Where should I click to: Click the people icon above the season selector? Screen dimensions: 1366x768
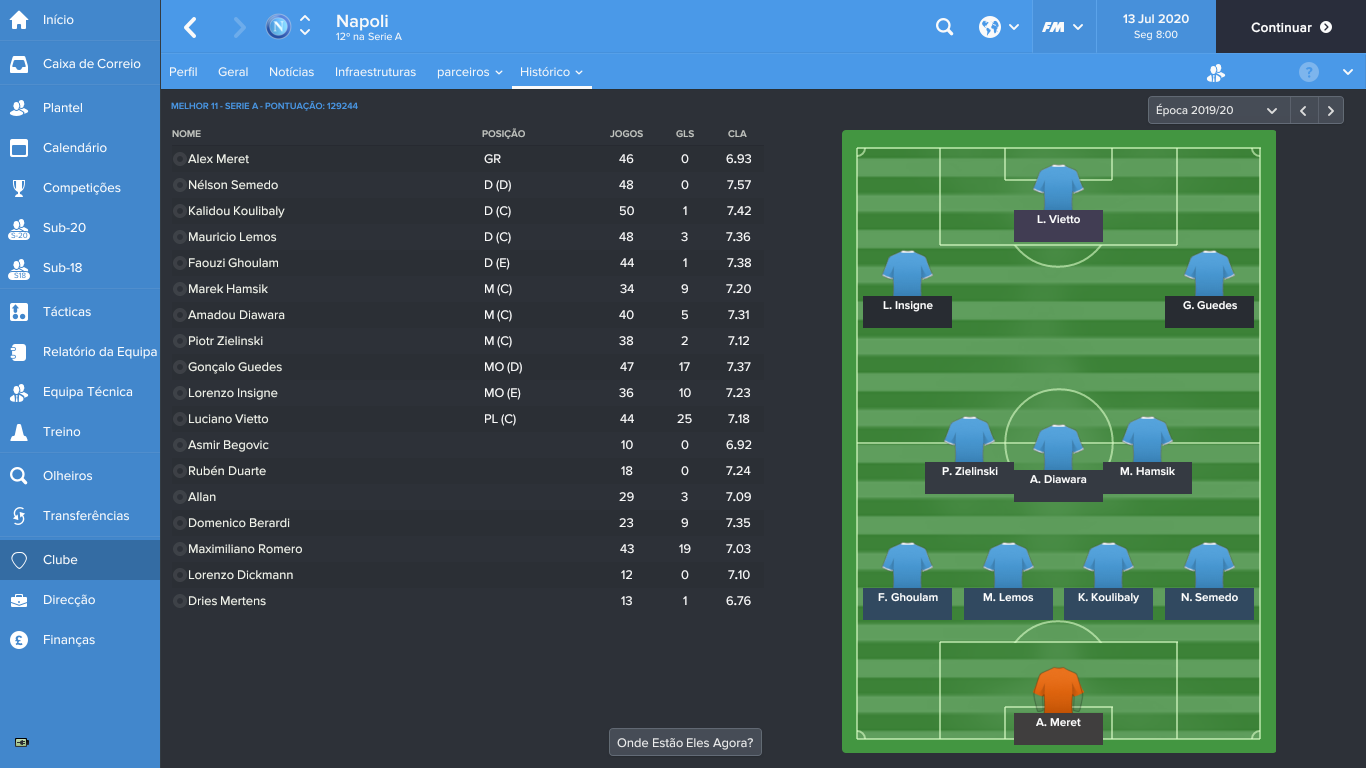[x=1215, y=71]
